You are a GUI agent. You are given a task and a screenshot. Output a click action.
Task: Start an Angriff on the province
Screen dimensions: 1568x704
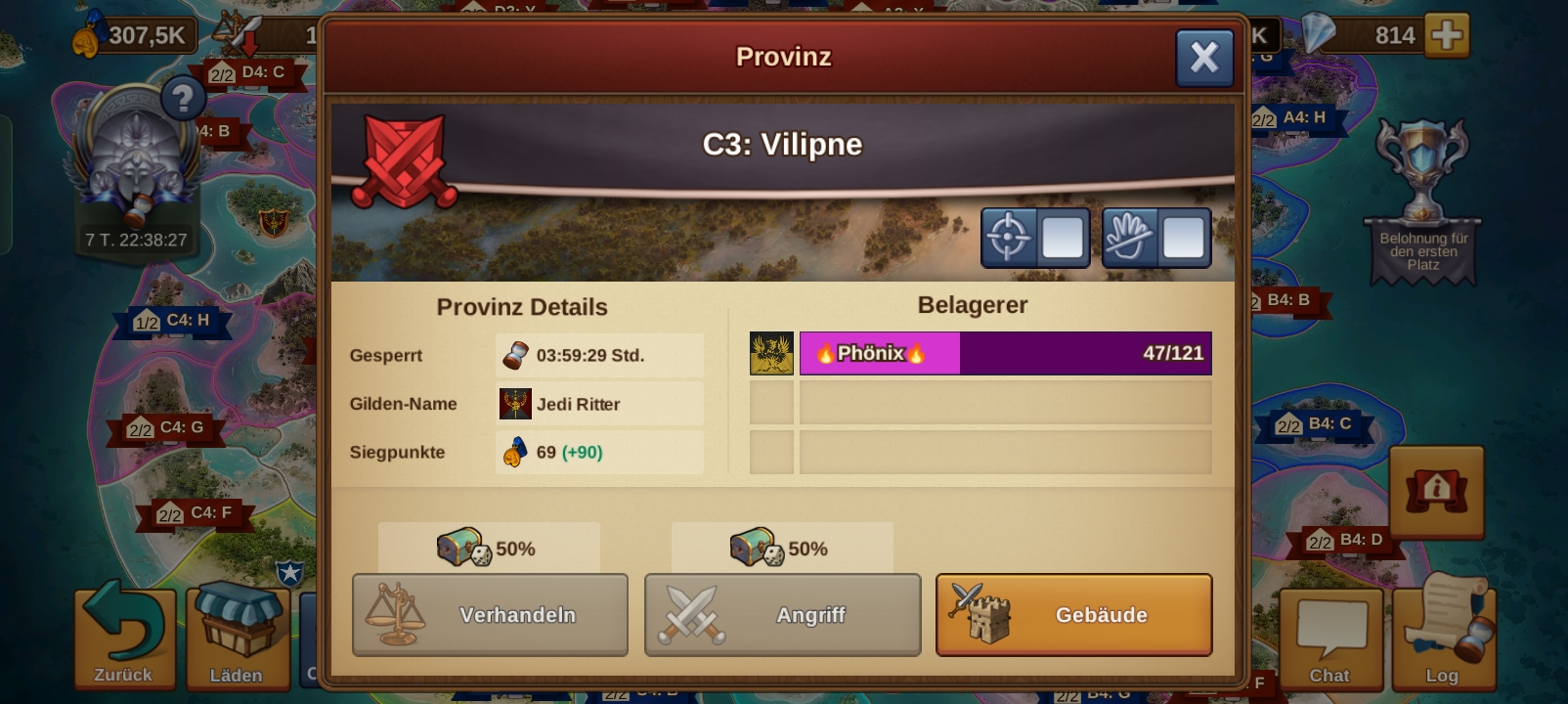pyautogui.click(x=782, y=615)
